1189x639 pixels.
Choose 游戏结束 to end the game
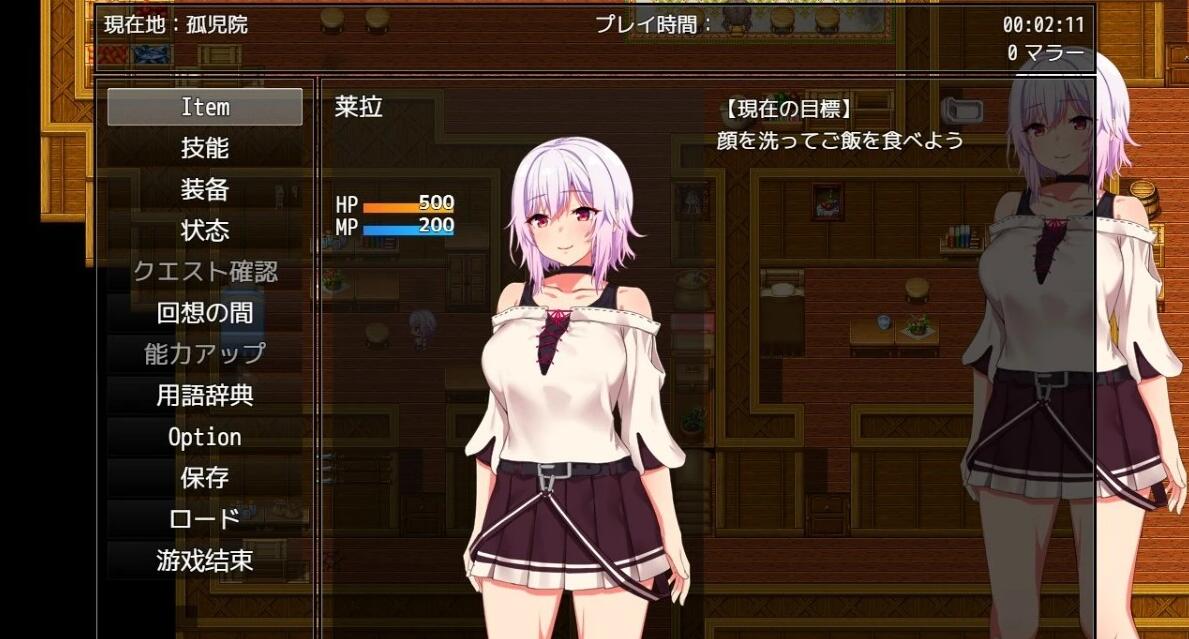pyautogui.click(x=205, y=561)
